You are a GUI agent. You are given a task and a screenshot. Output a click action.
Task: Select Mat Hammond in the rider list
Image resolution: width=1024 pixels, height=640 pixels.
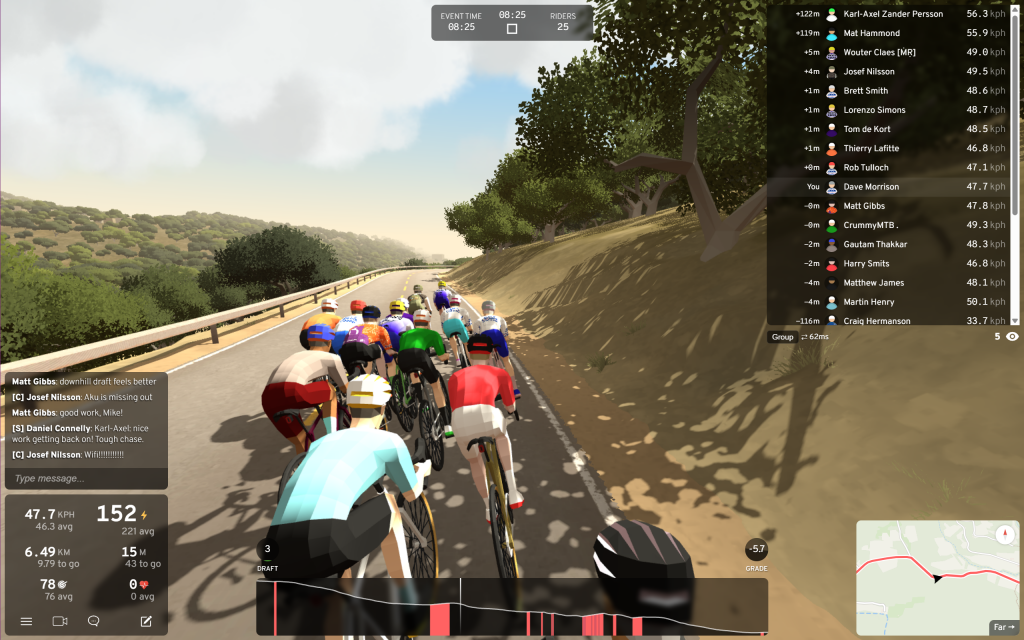coord(872,33)
